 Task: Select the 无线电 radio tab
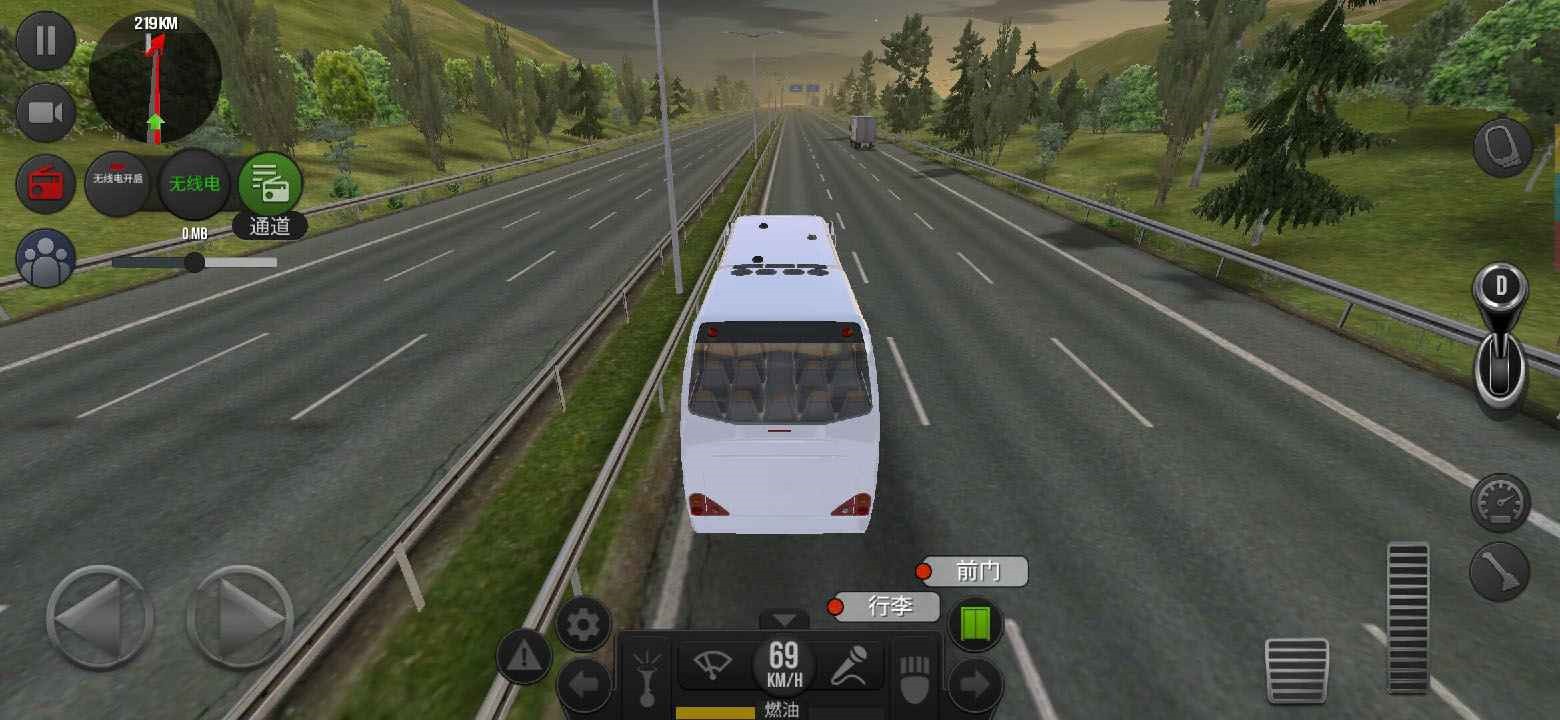(194, 185)
